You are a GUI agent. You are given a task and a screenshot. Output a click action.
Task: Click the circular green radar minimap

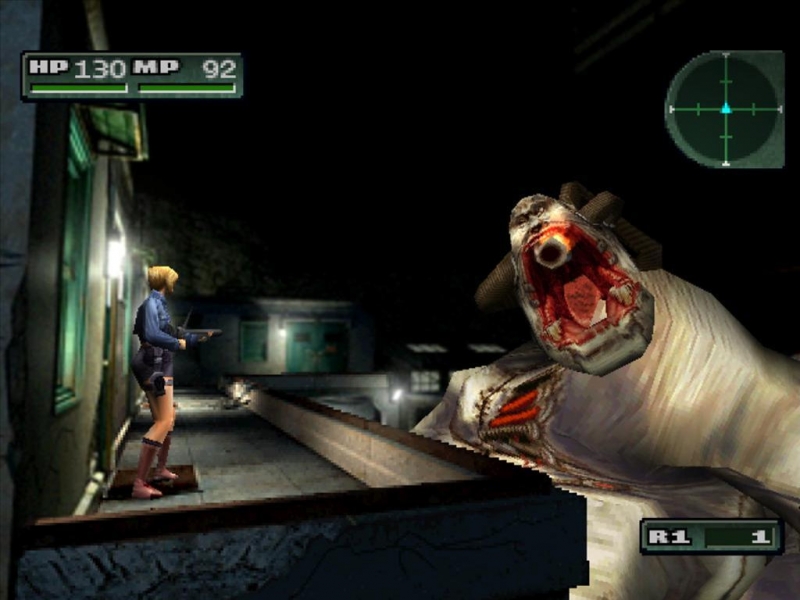725,108
